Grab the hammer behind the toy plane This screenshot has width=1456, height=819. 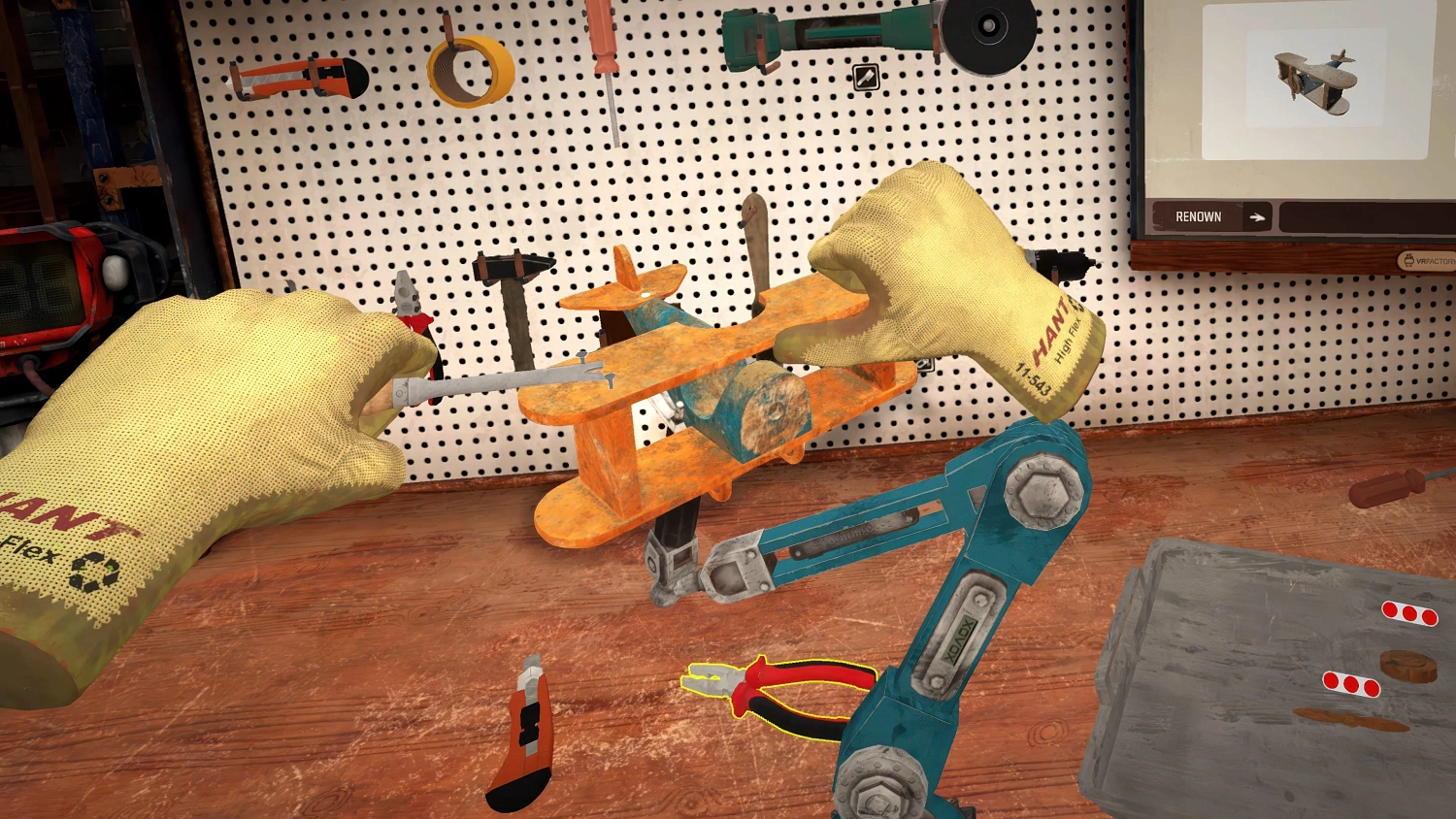point(512,291)
